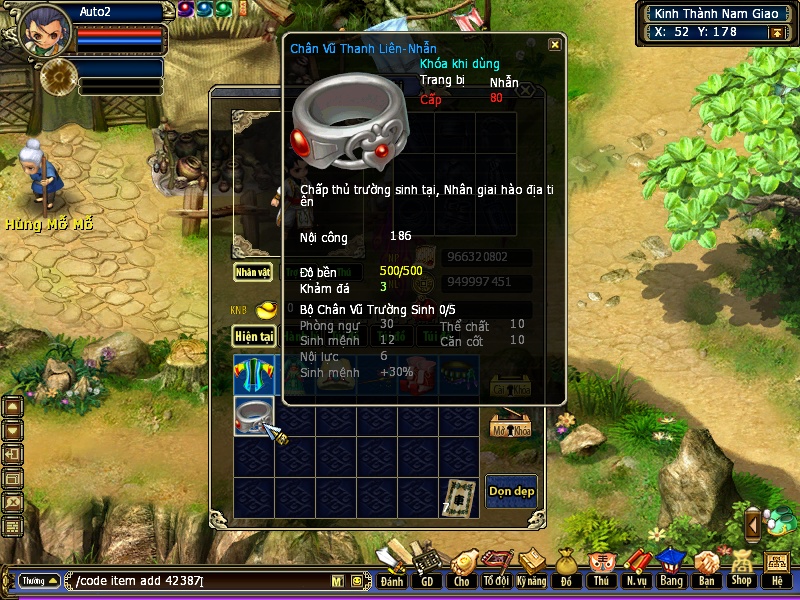Click the Thường chat channel selector
Viewport: 800px width, 600px height.
tap(39, 581)
